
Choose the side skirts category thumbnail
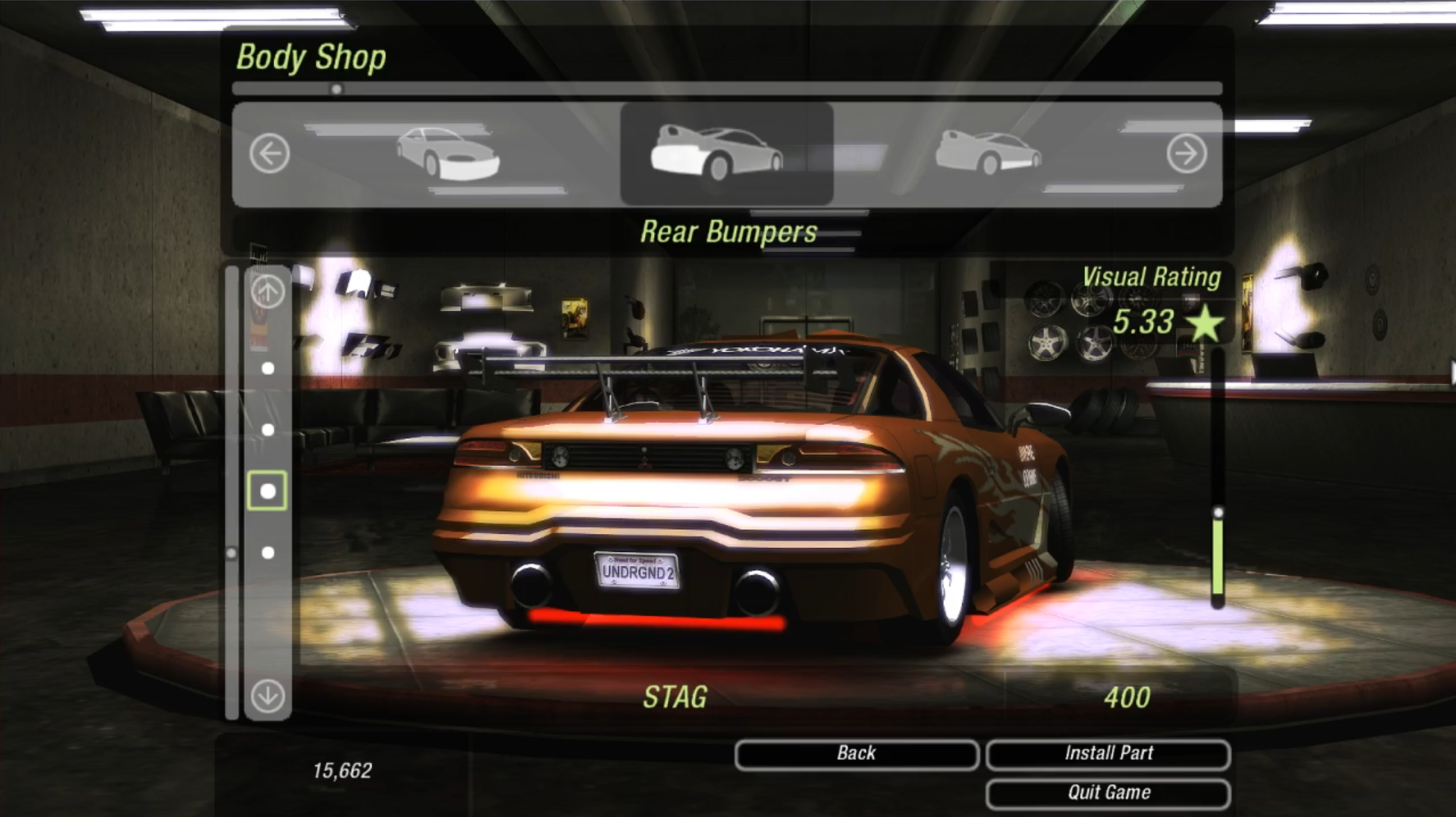pos(988,154)
